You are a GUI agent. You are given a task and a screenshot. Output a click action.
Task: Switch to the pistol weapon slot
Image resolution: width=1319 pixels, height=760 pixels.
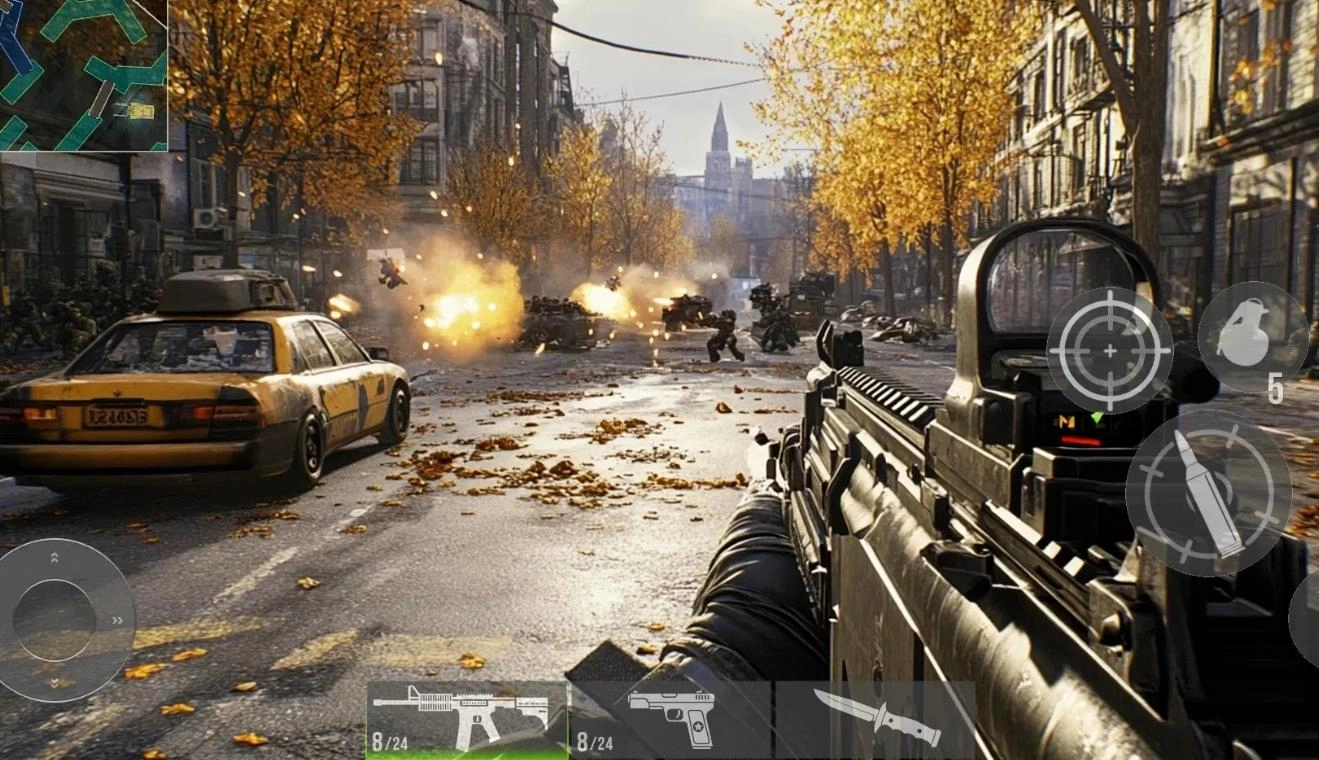tap(671, 719)
